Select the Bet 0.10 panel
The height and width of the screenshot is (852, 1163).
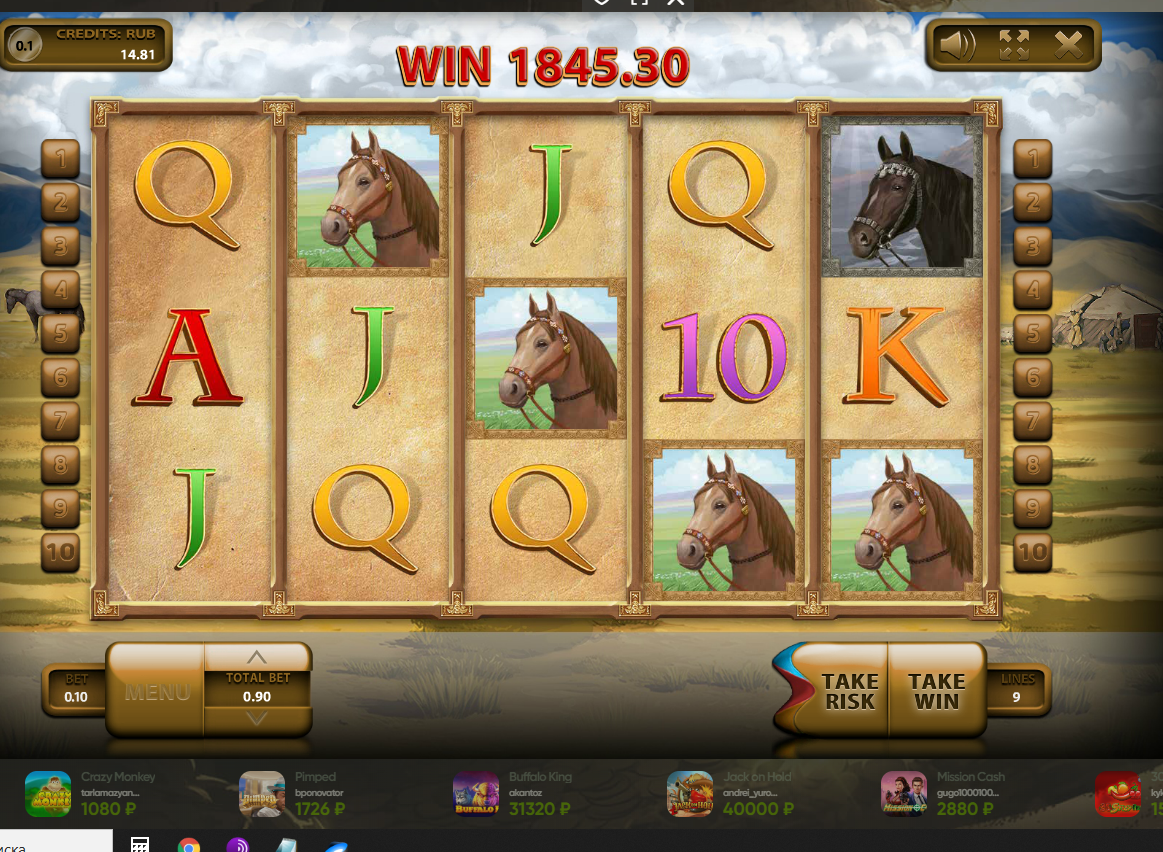76,690
